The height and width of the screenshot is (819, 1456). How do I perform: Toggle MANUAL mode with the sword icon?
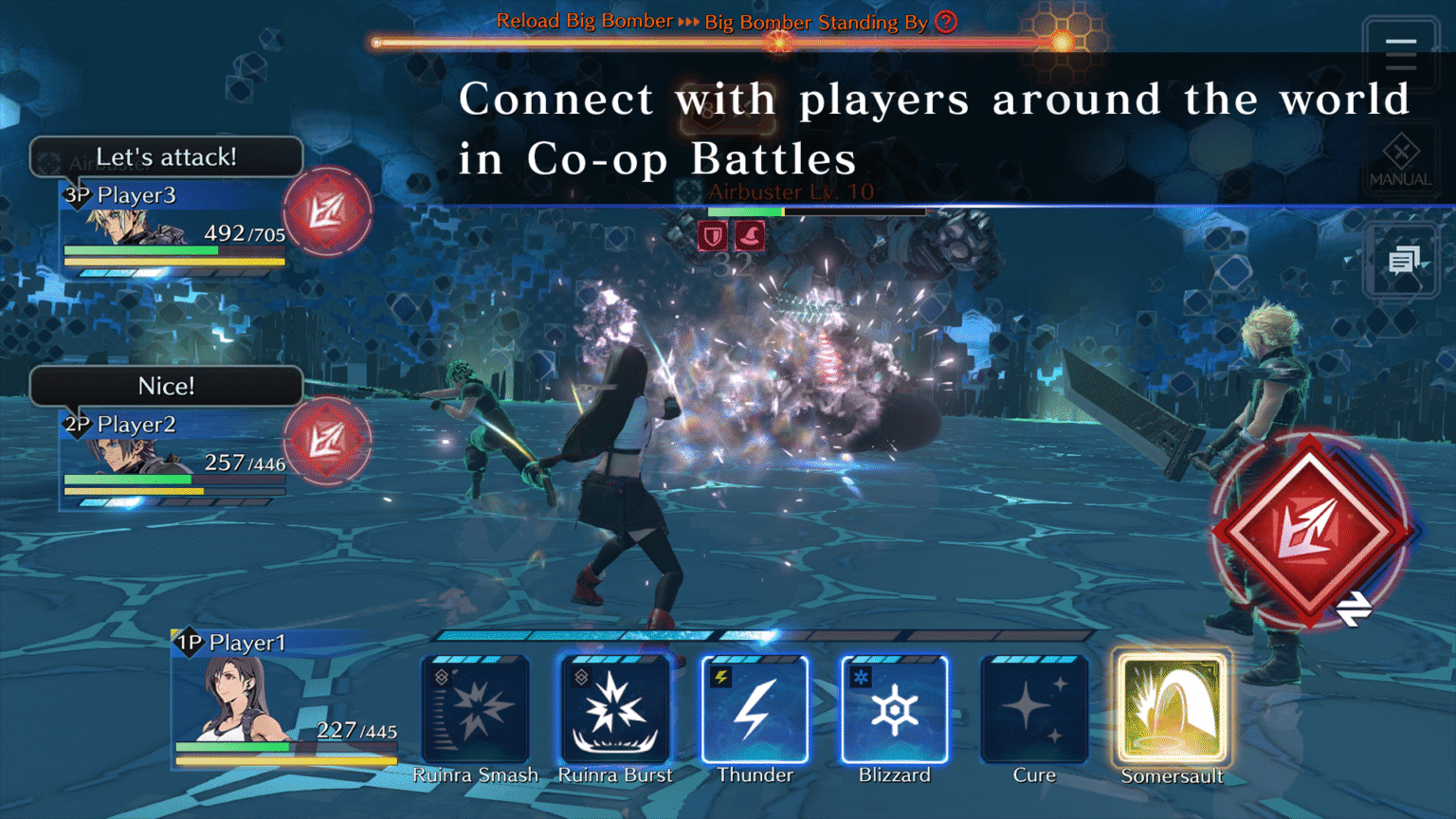(1400, 156)
